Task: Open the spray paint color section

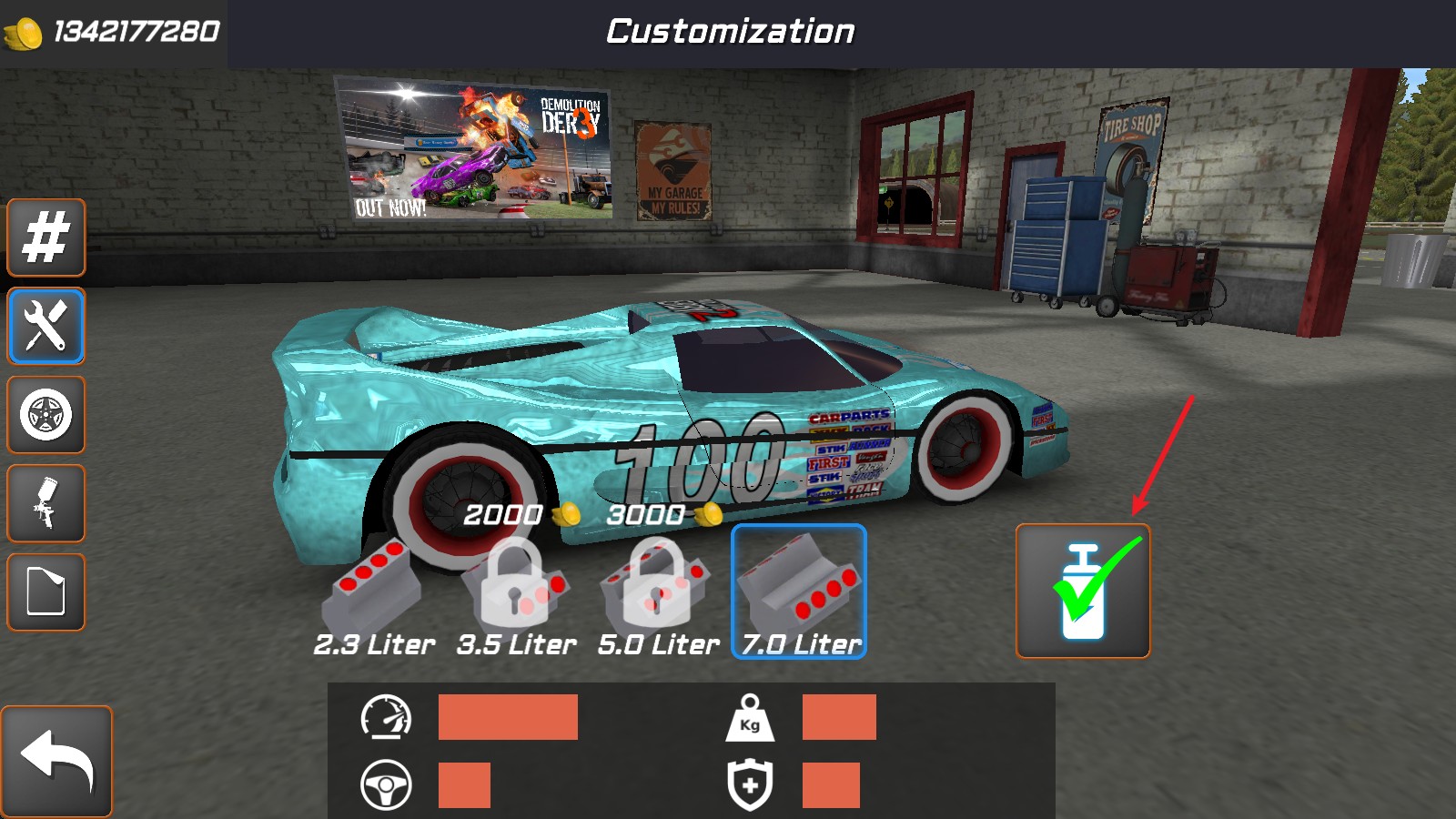Action: [45, 504]
